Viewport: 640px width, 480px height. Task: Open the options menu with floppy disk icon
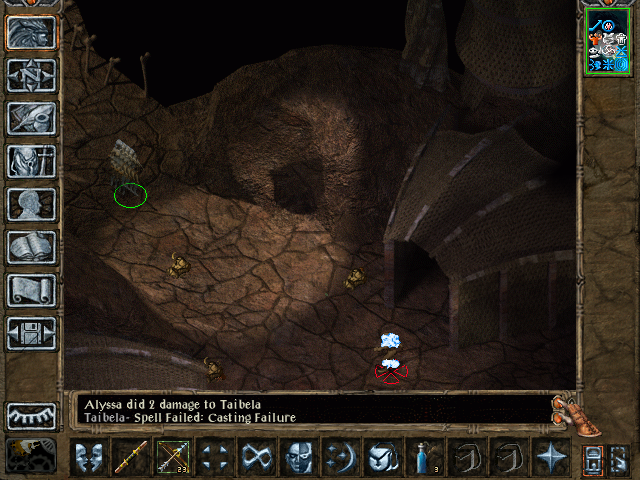[x=32, y=333]
